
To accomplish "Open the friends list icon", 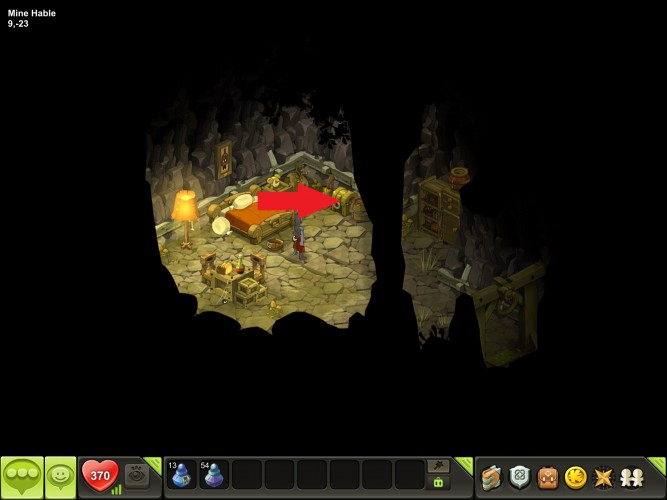I will (631, 477).
